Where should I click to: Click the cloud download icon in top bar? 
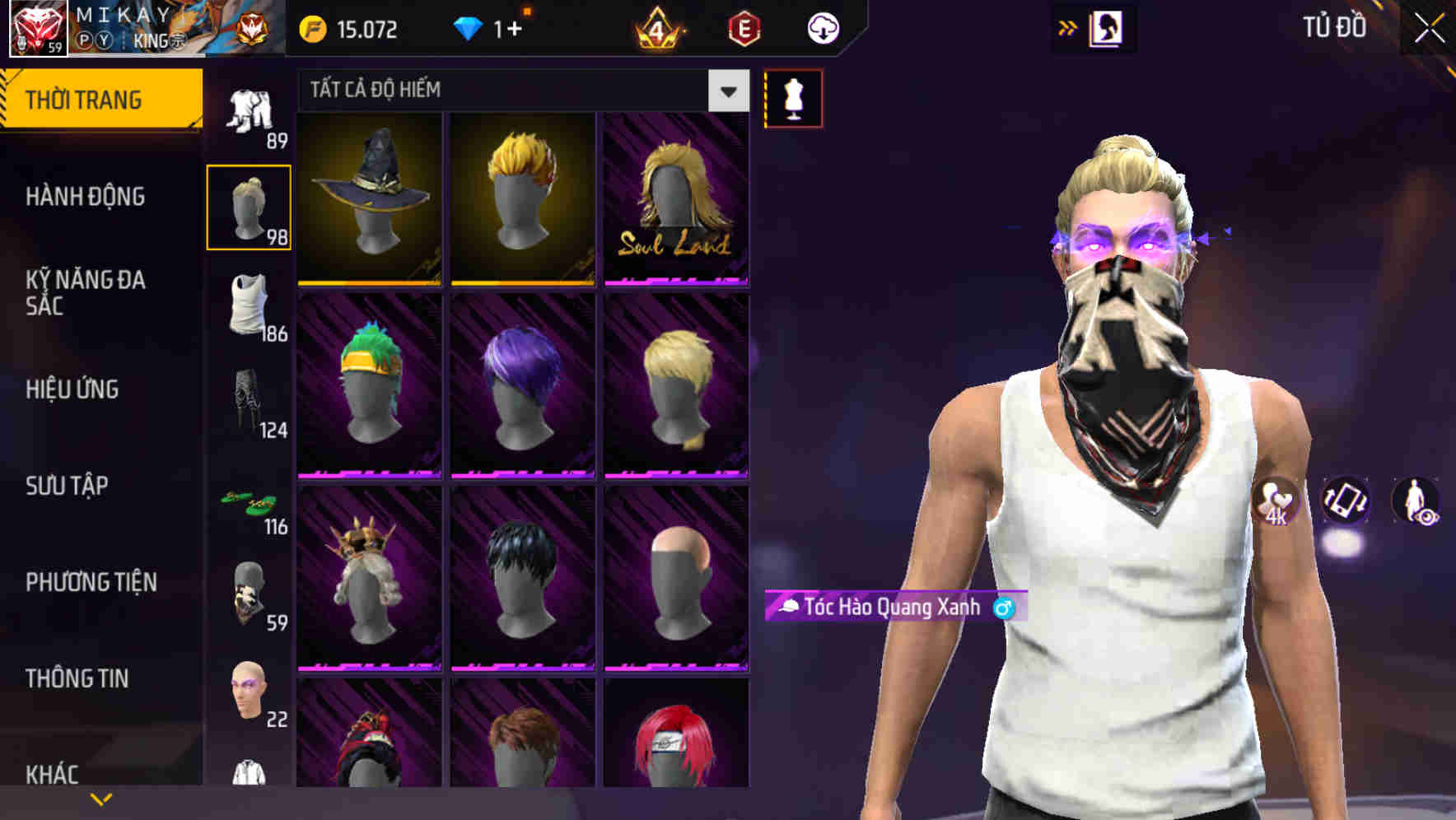[822, 27]
